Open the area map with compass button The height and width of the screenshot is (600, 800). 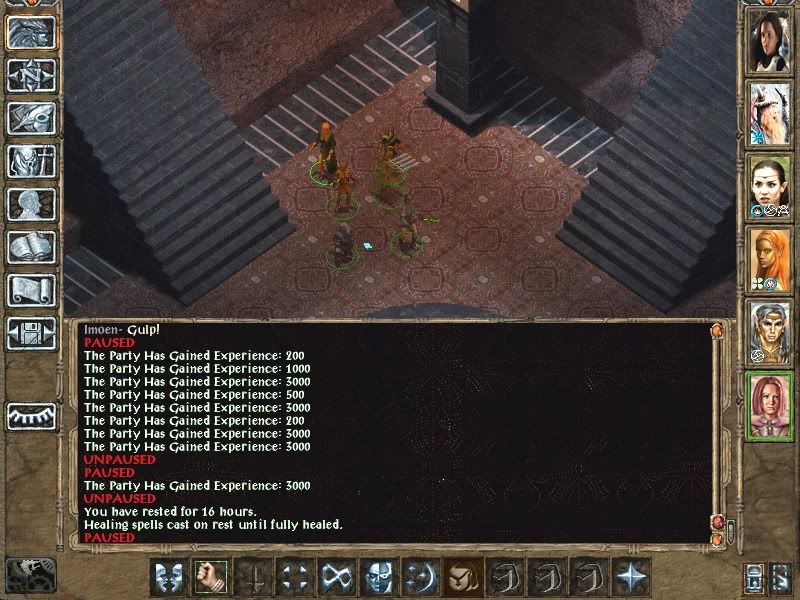point(31,75)
